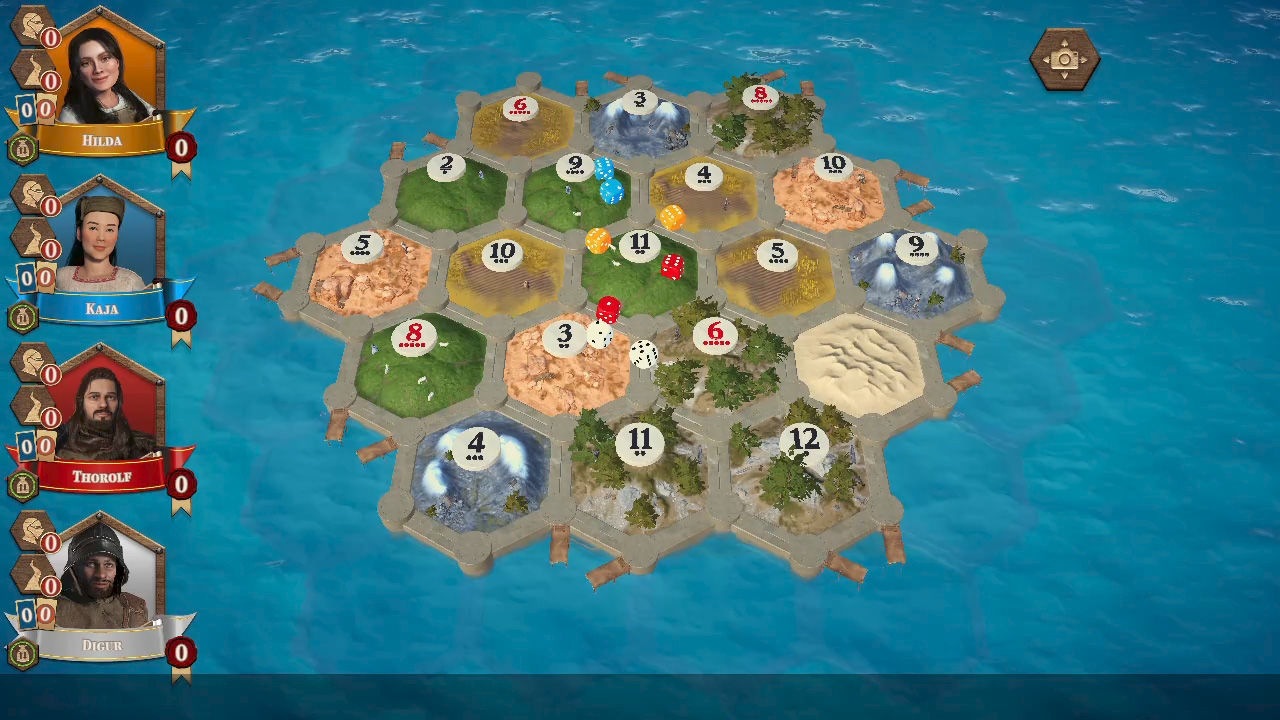Click the up arrow on the camera control
Image resolution: width=1280 pixels, height=720 pixels.
pos(1064,43)
